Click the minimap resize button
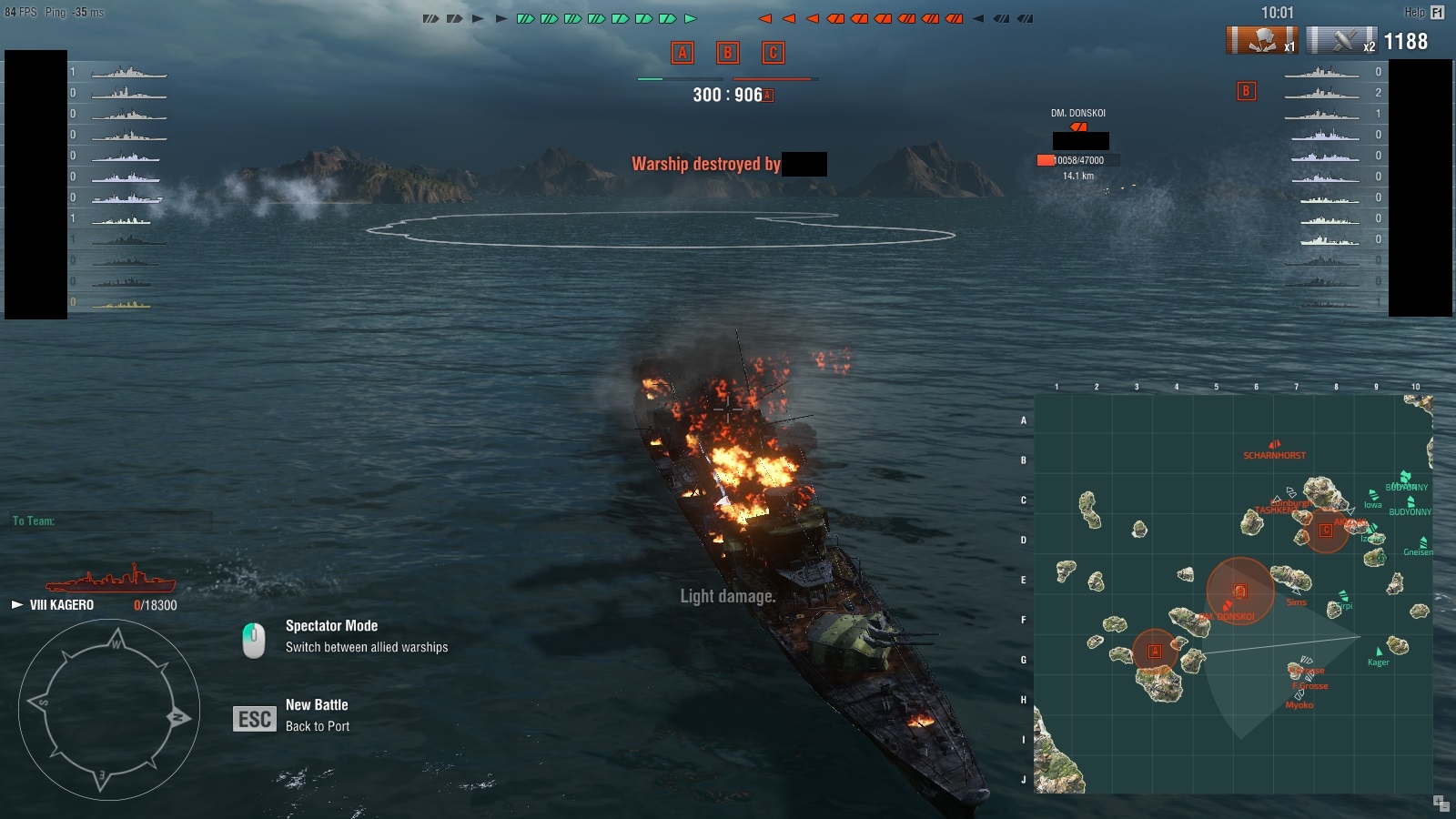 (x=1441, y=803)
